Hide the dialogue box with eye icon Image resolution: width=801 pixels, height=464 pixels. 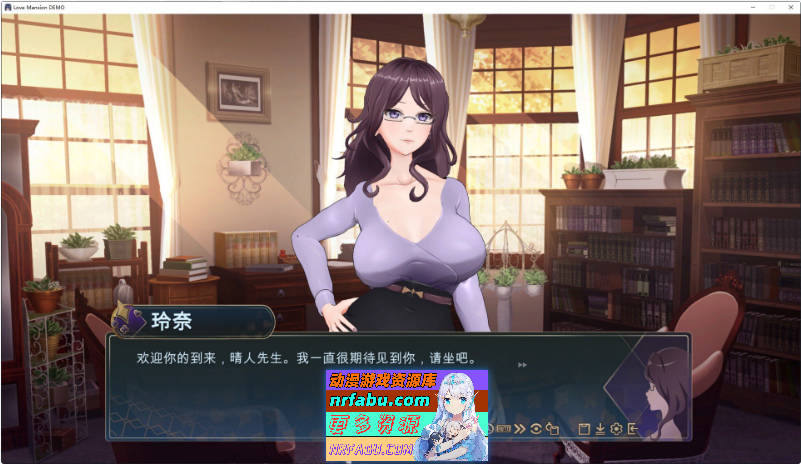pos(537,429)
